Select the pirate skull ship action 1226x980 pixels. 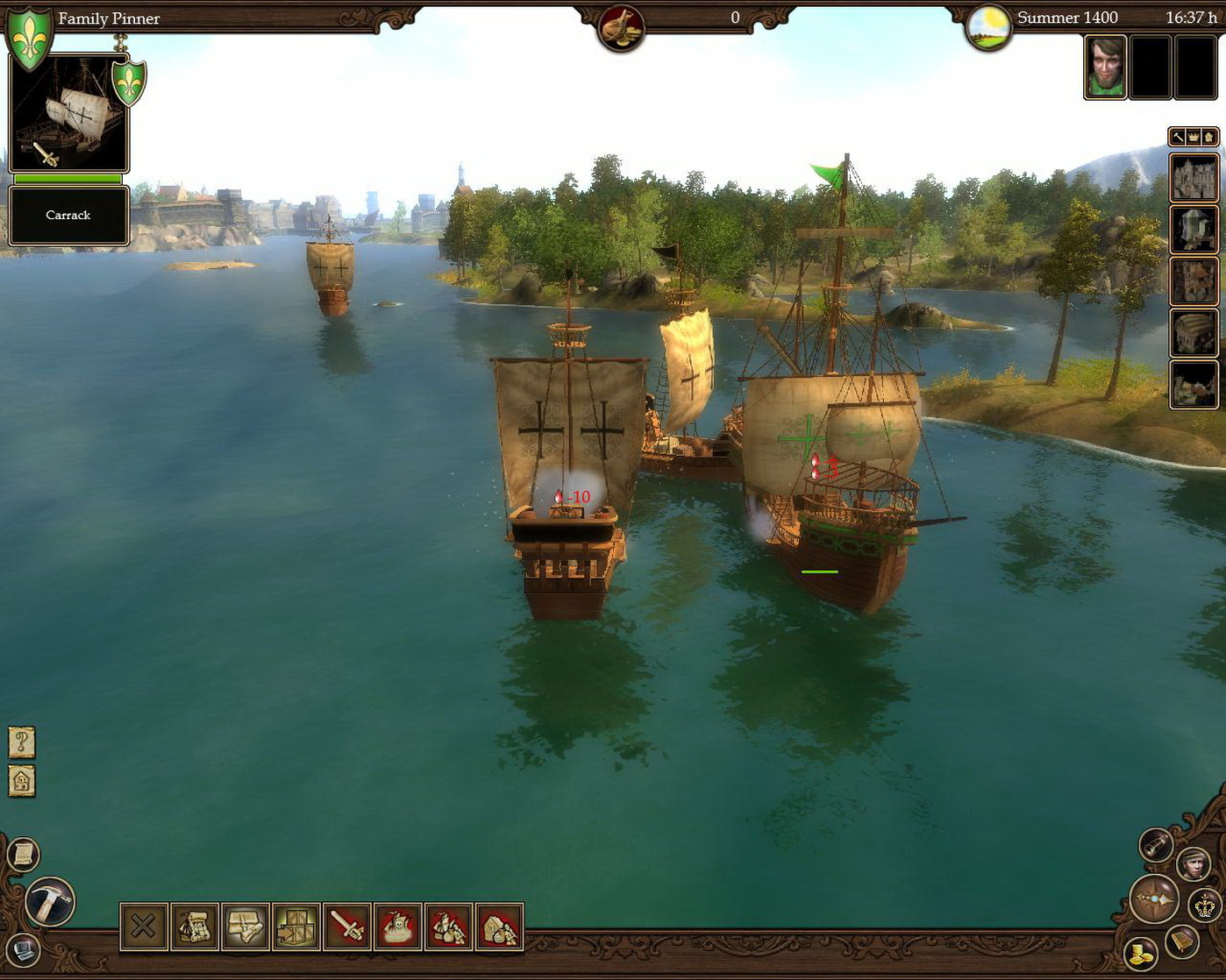(x=398, y=927)
